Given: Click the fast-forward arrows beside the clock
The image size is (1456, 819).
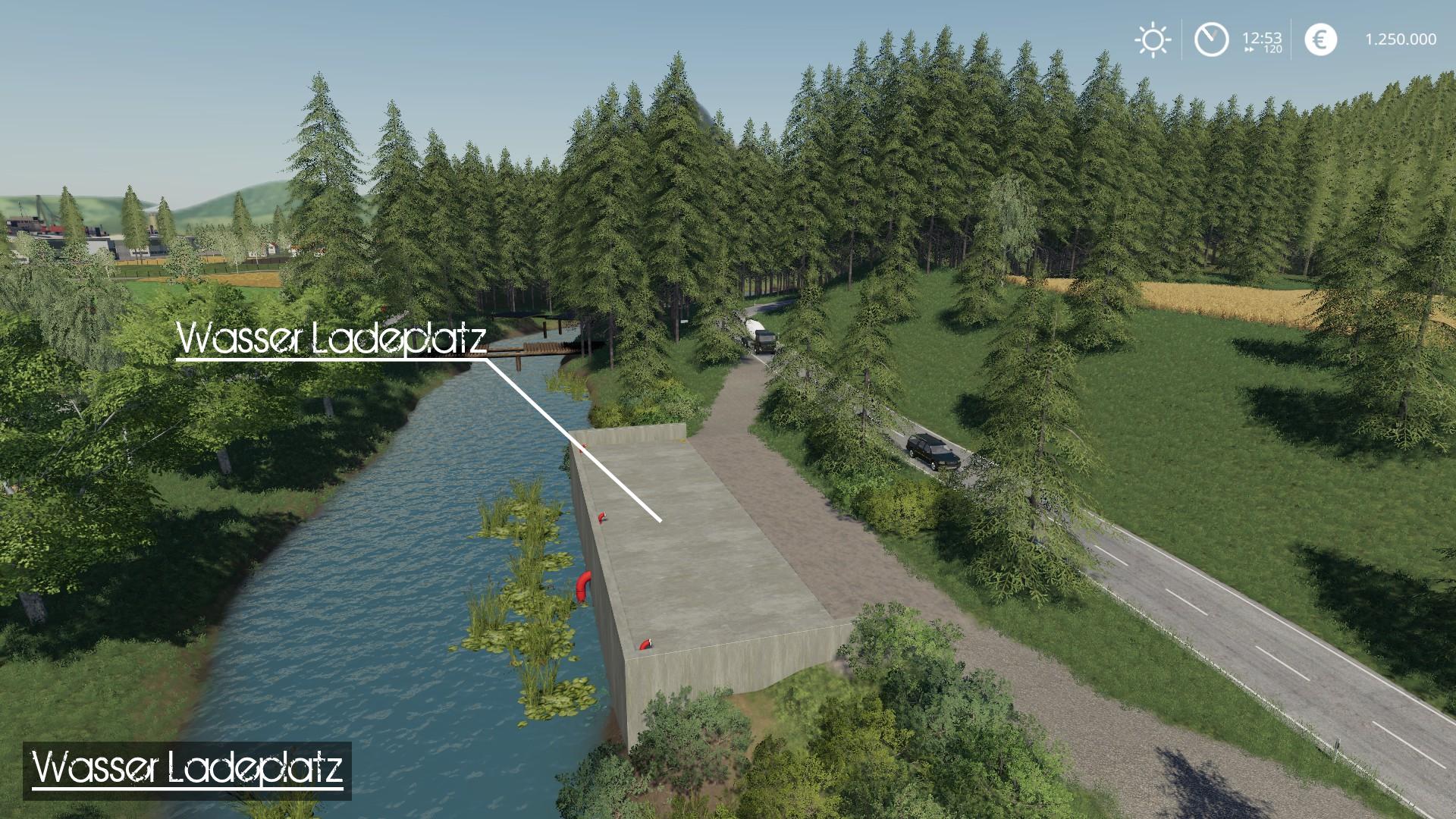Looking at the screenshot, I should [1248, 48].
